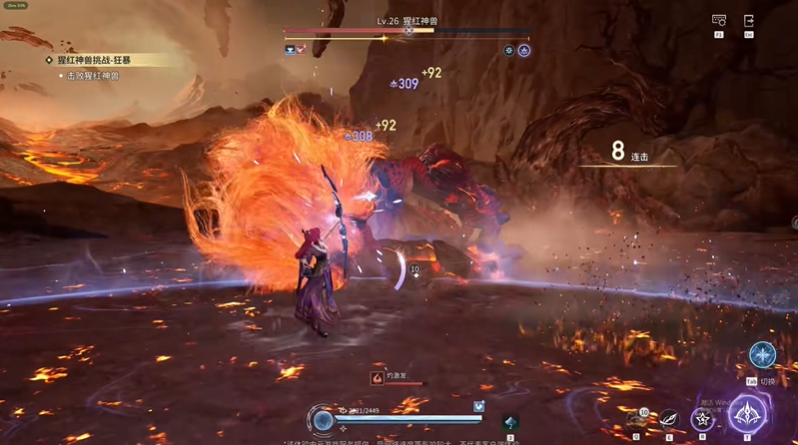Use the star skill icon
Viewport: 798px width, 445px height.
coord(703,418)
